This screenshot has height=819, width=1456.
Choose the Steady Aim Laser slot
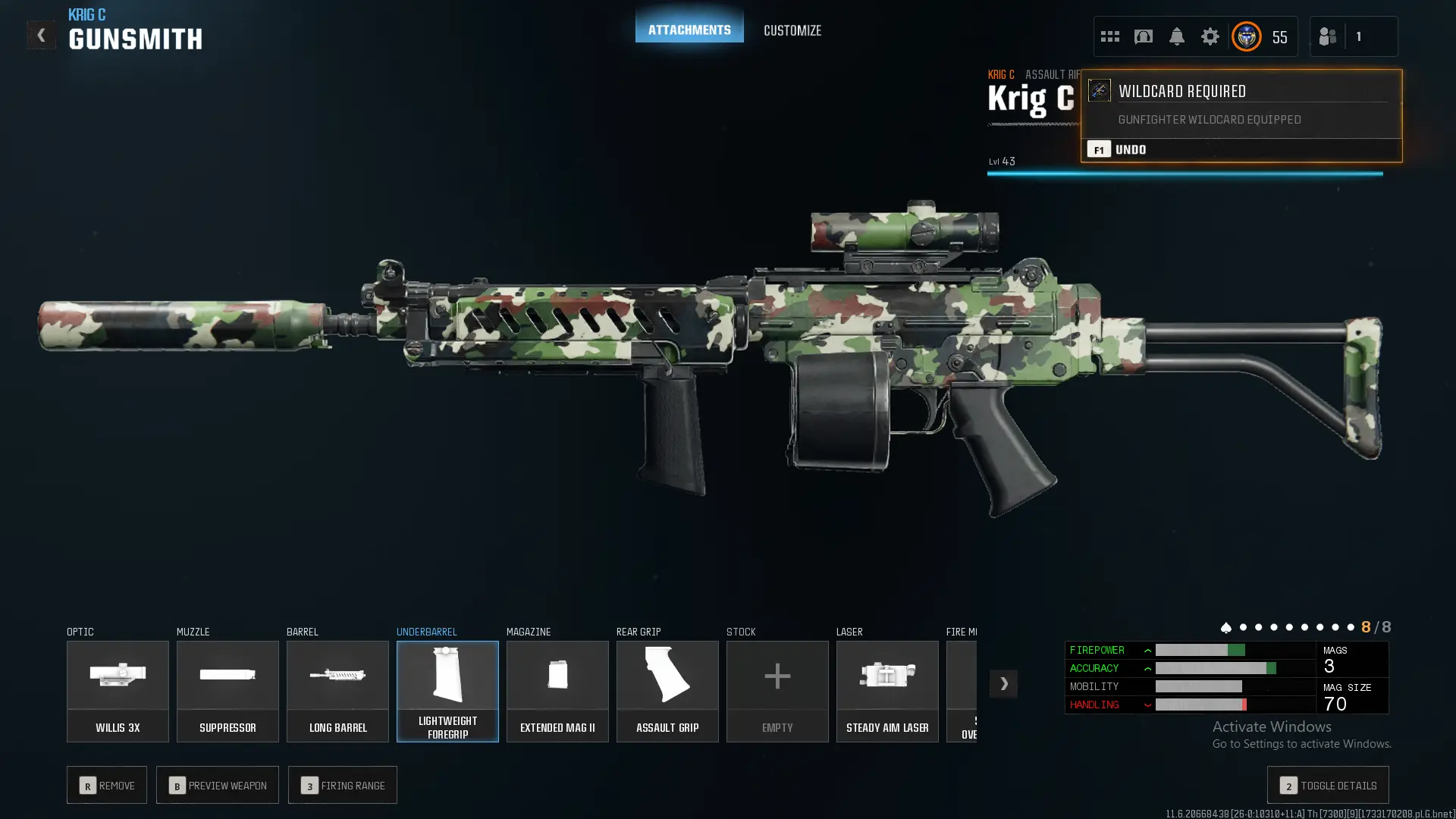click(887, 691)
